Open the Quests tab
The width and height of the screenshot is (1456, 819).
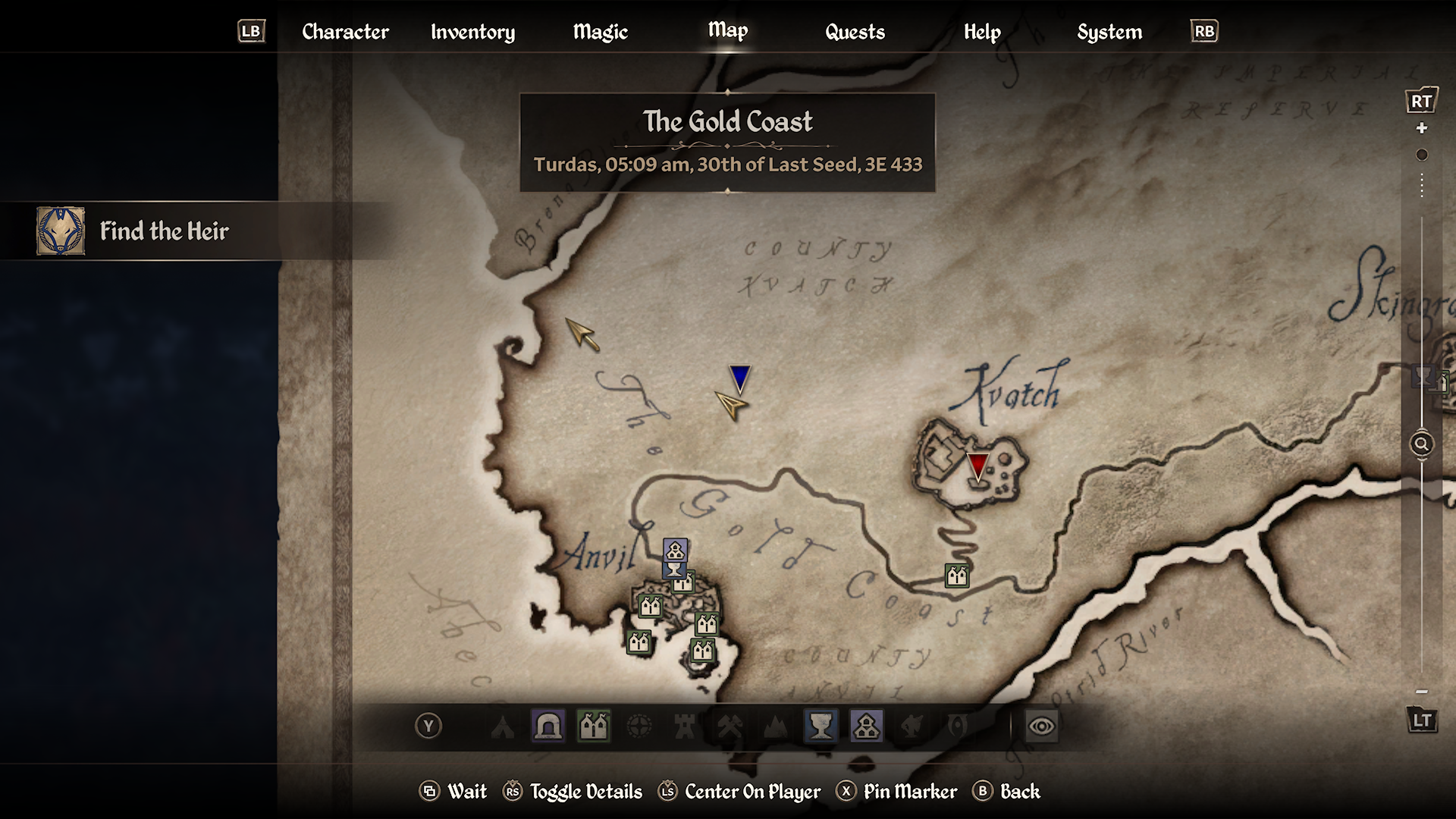[x=855, y=32]
